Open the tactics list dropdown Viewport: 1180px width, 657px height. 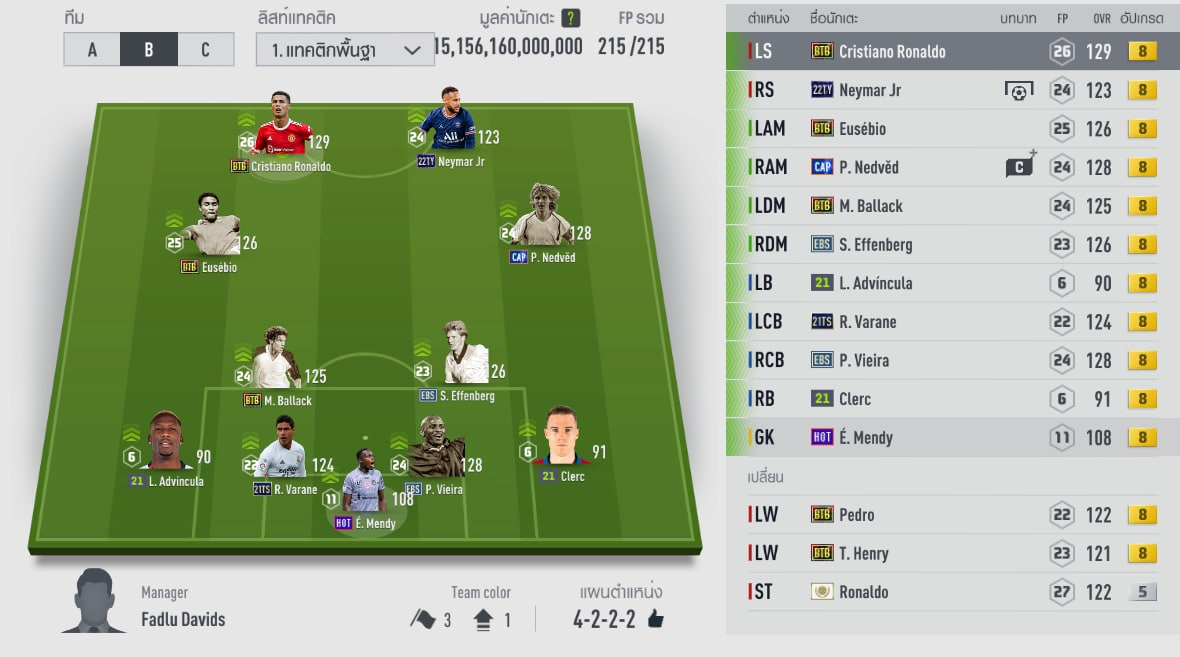point(345,50)
